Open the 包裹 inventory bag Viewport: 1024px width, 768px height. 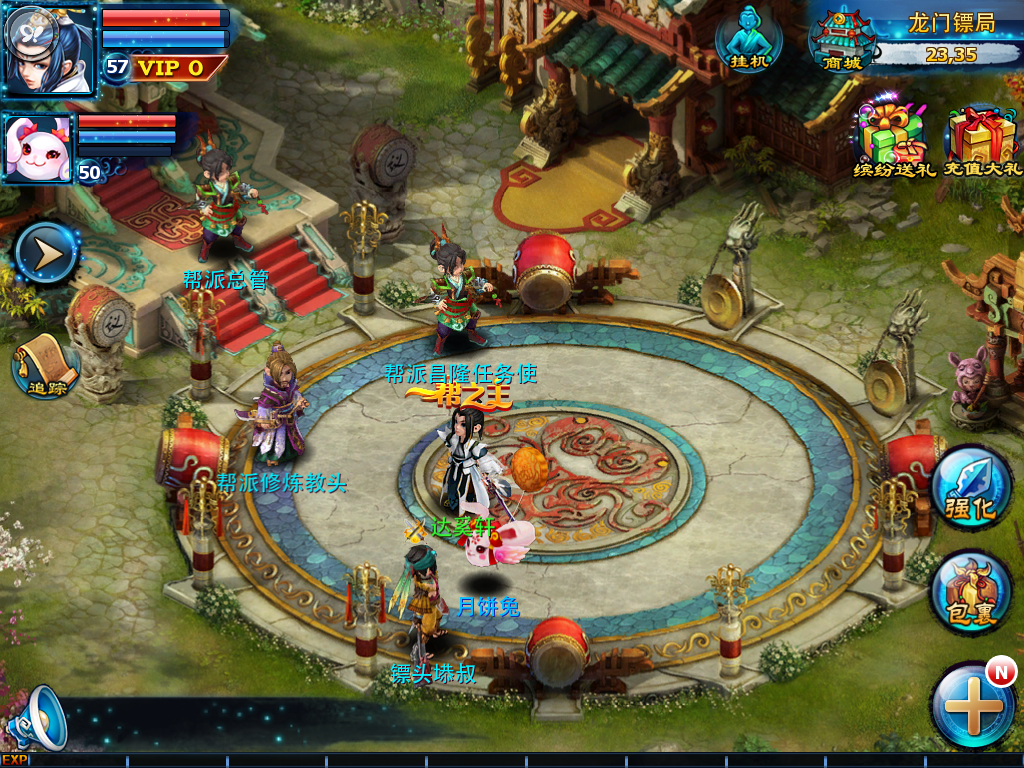(971, 593)
